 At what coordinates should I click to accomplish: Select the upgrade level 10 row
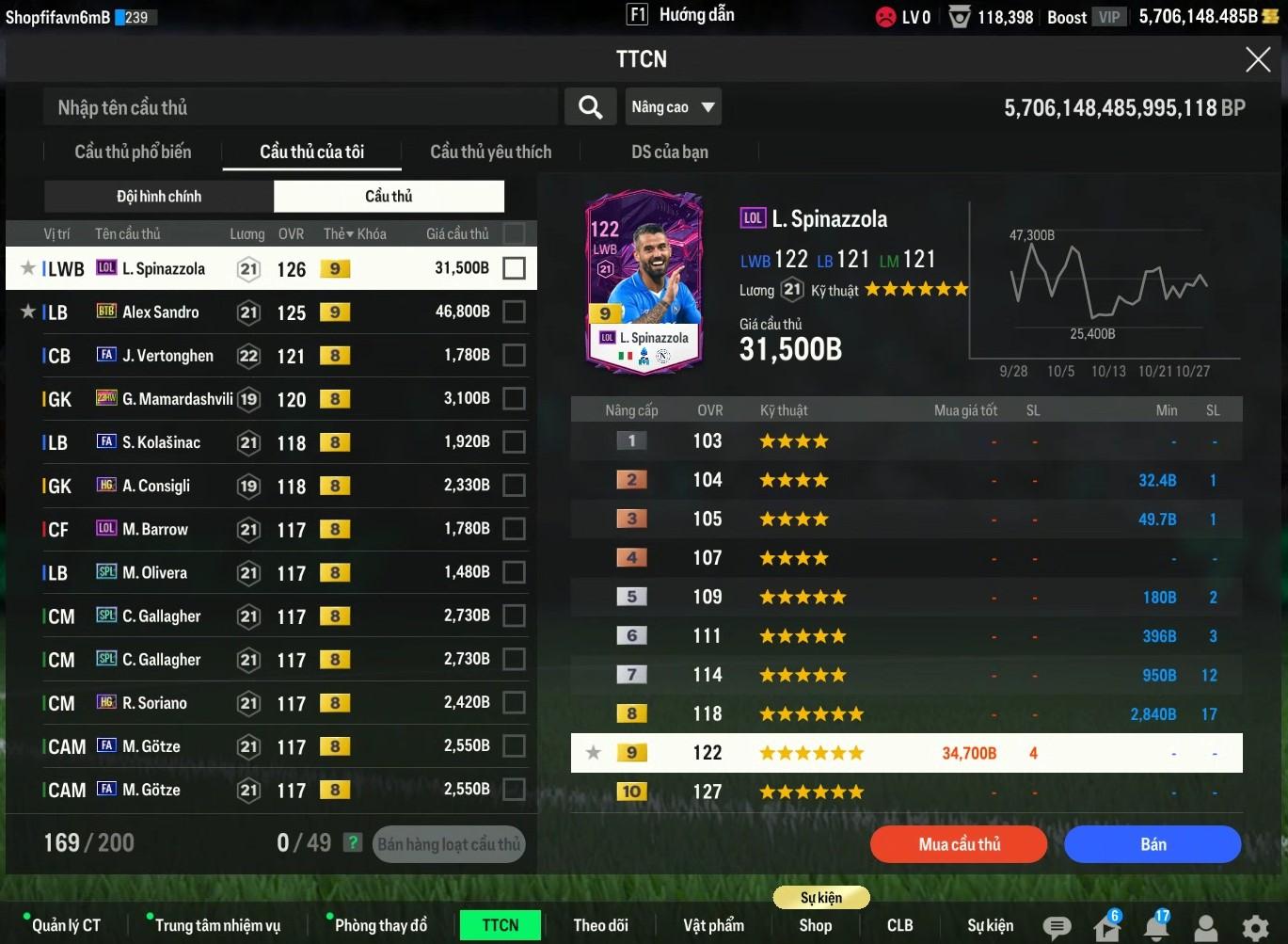tap(905, 792)
